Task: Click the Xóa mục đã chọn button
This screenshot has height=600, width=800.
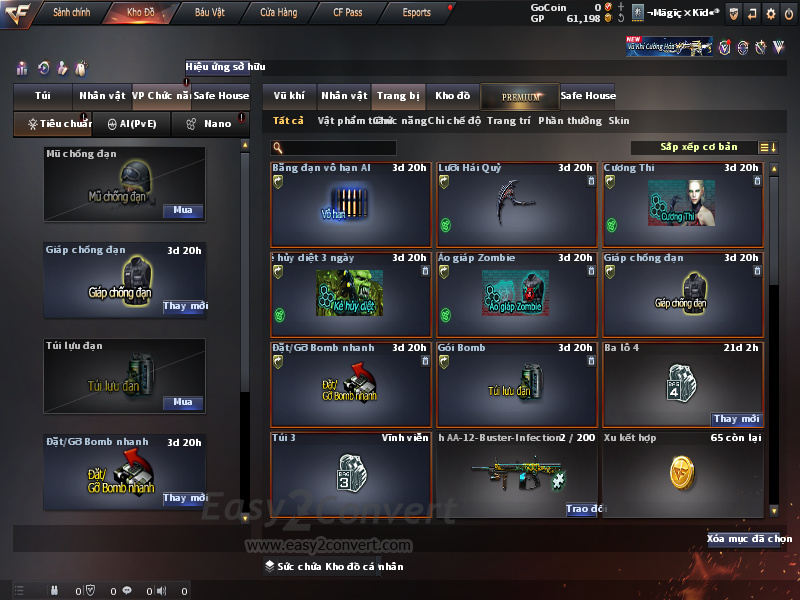Action: 749,539
